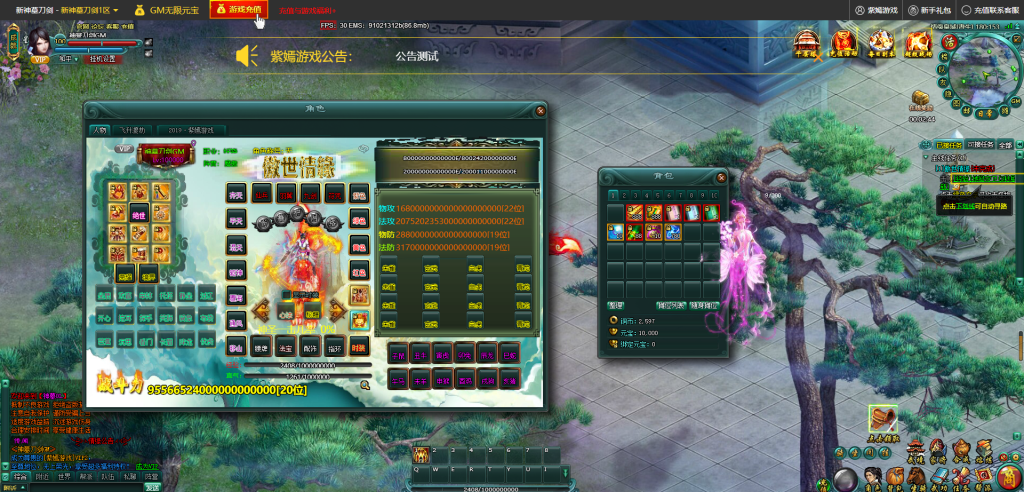Image resolution: width=1024 pixels, height=492 pixels.
Task: Select the 综合 chat channel tab
Action: (x=20, y=477)
